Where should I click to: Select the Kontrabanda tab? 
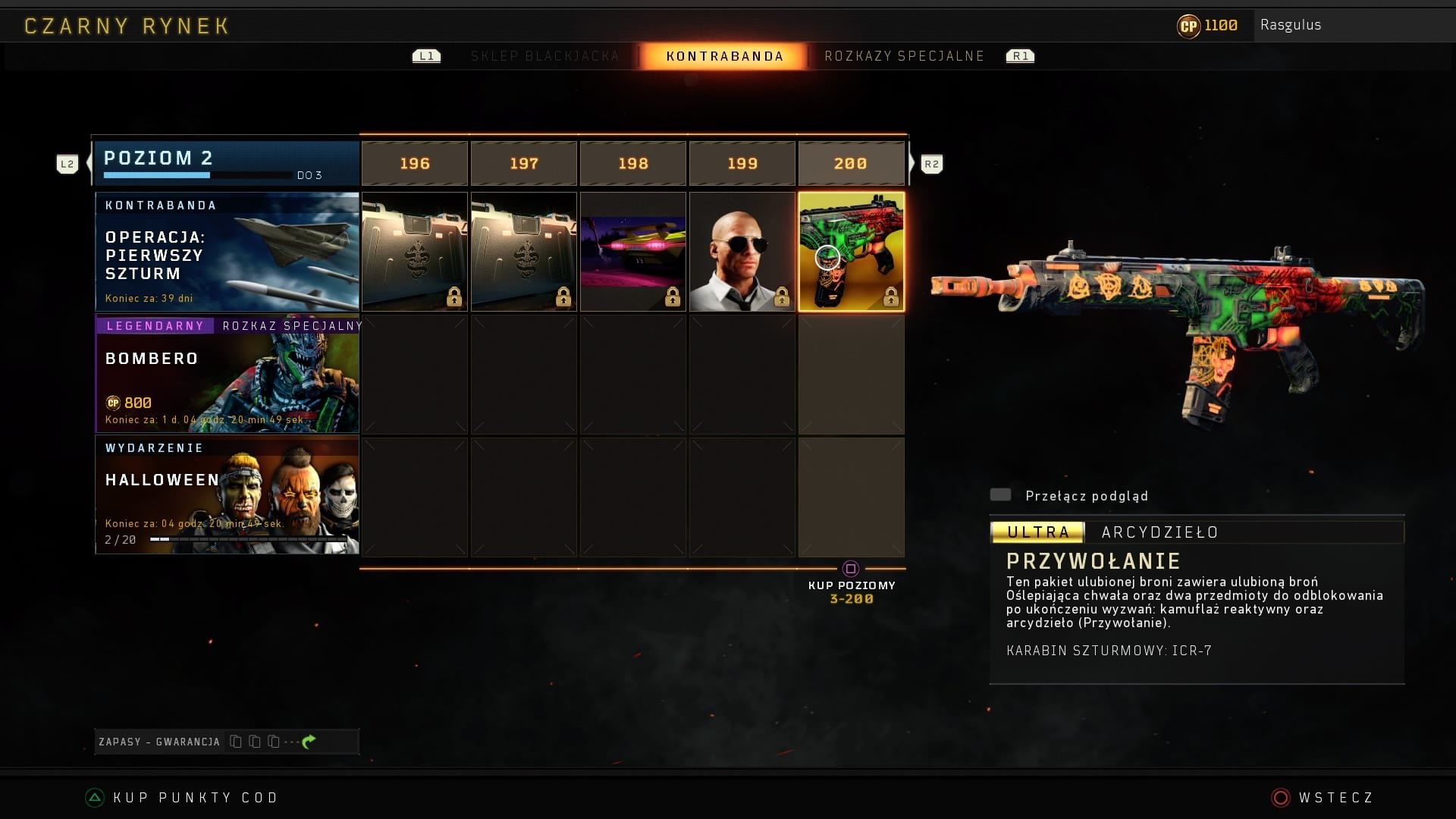724,56
